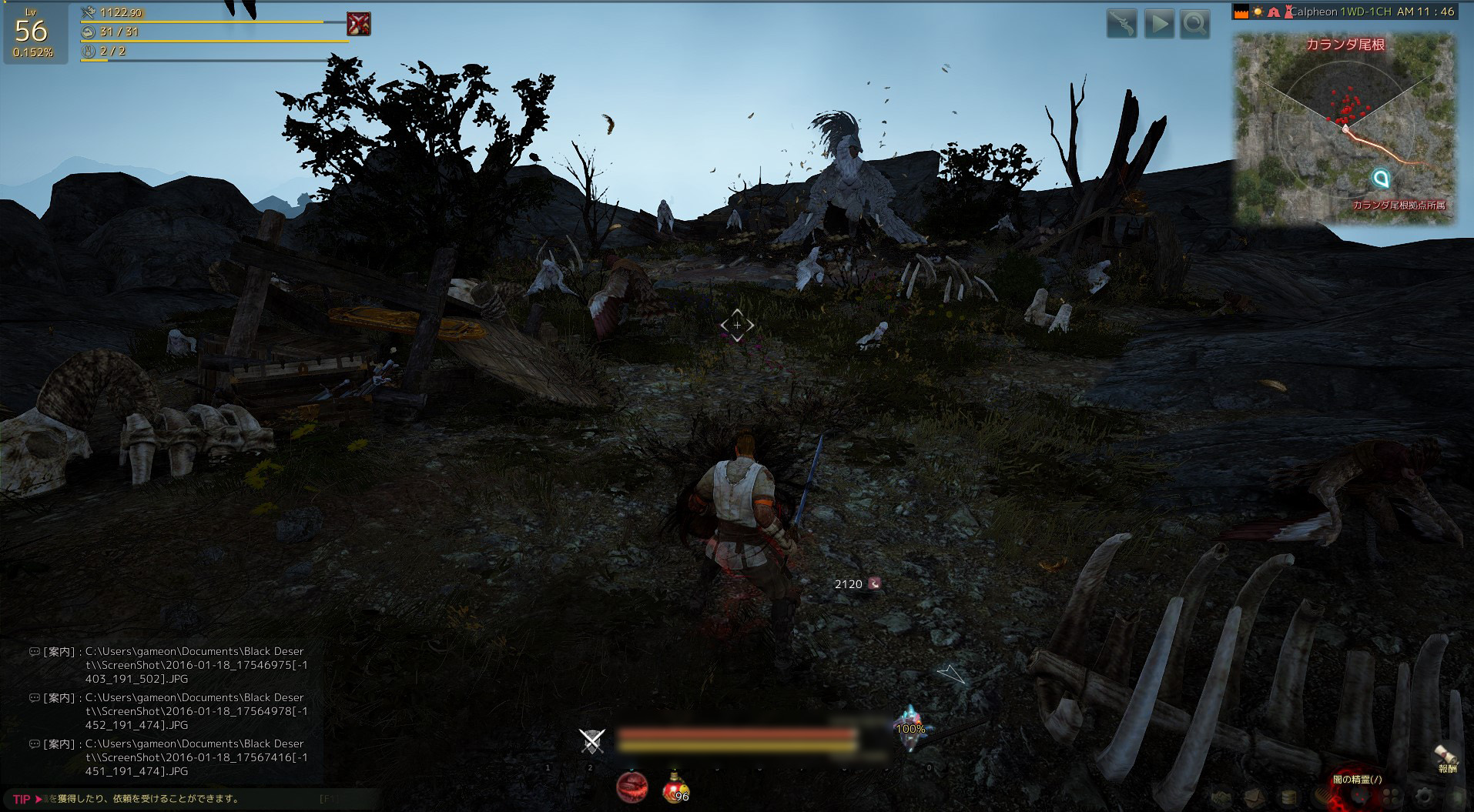
Task: Open the four-dot menu icon
Action: pyautogui.click(x=1391, y=798)
